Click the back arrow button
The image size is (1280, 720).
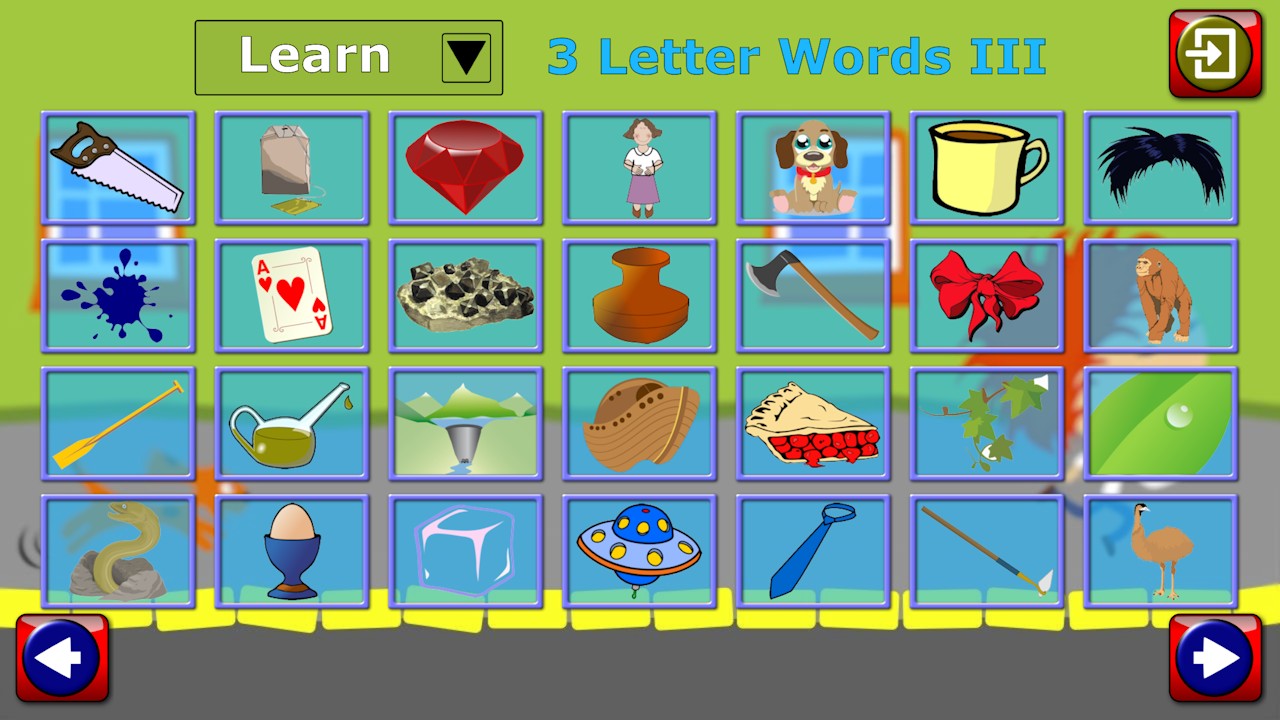[x=64, y=658]
